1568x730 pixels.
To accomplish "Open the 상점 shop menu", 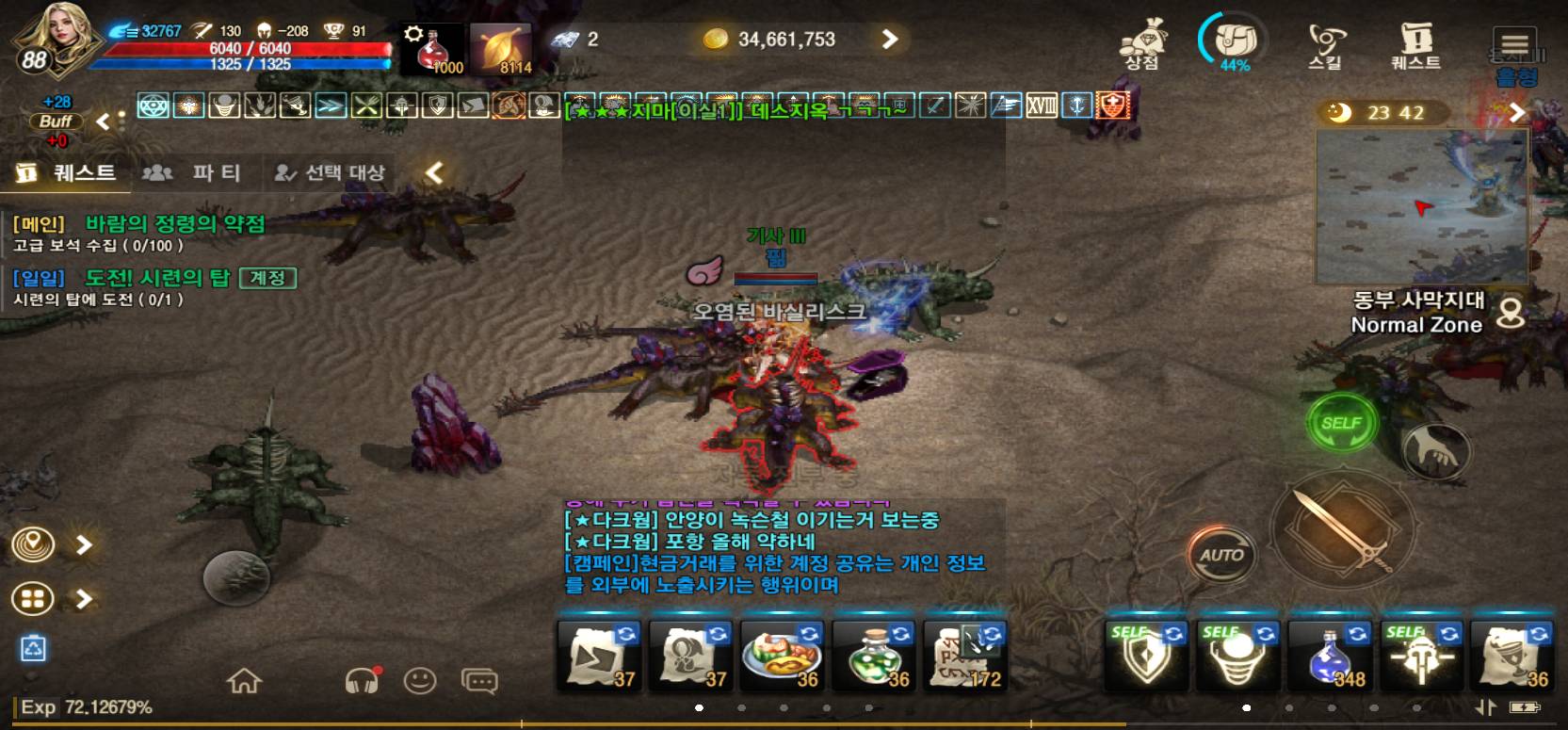I will click(1142, 45).
